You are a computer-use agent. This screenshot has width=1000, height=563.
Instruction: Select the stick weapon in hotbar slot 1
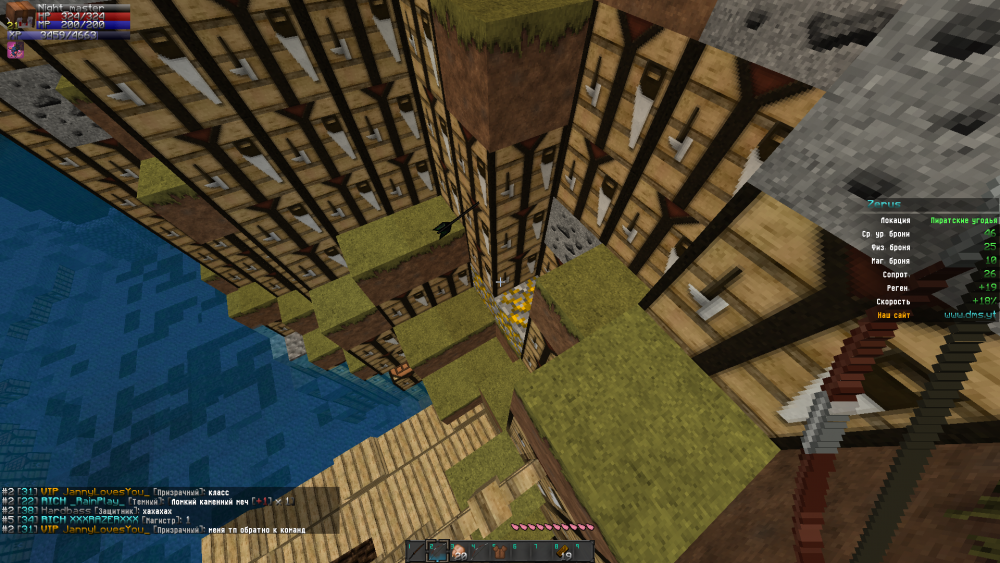coord(416,551)
